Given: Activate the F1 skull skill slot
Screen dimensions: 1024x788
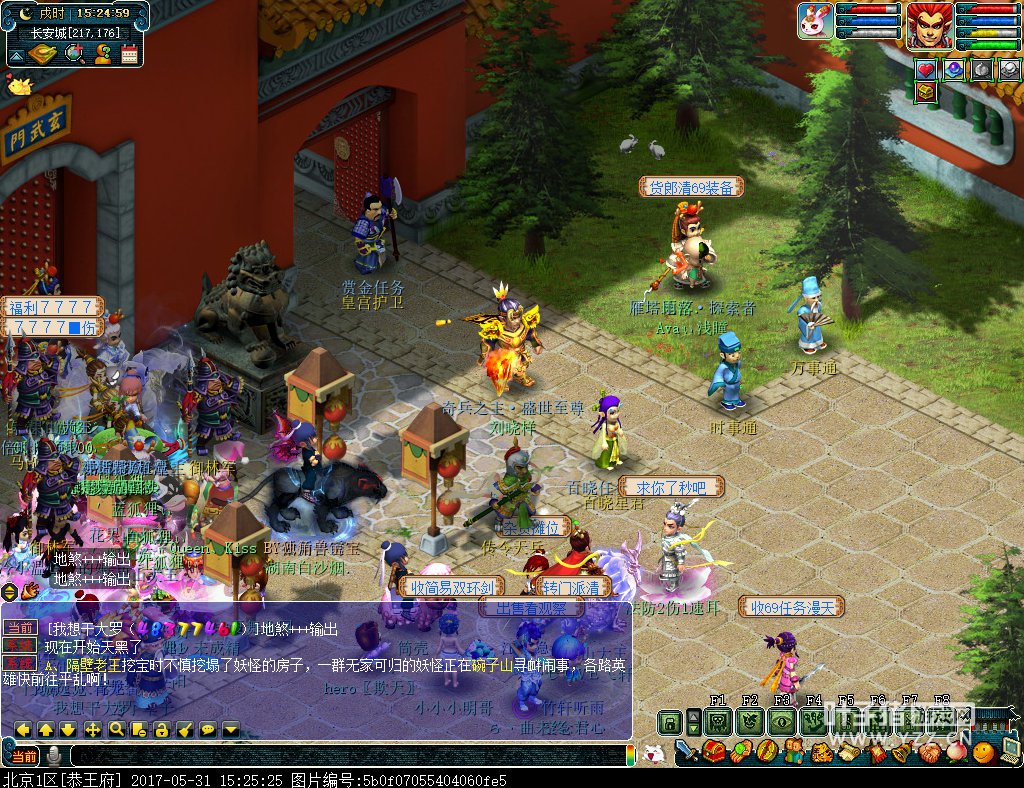Looking at the screenshot, I should click(718, 721).
